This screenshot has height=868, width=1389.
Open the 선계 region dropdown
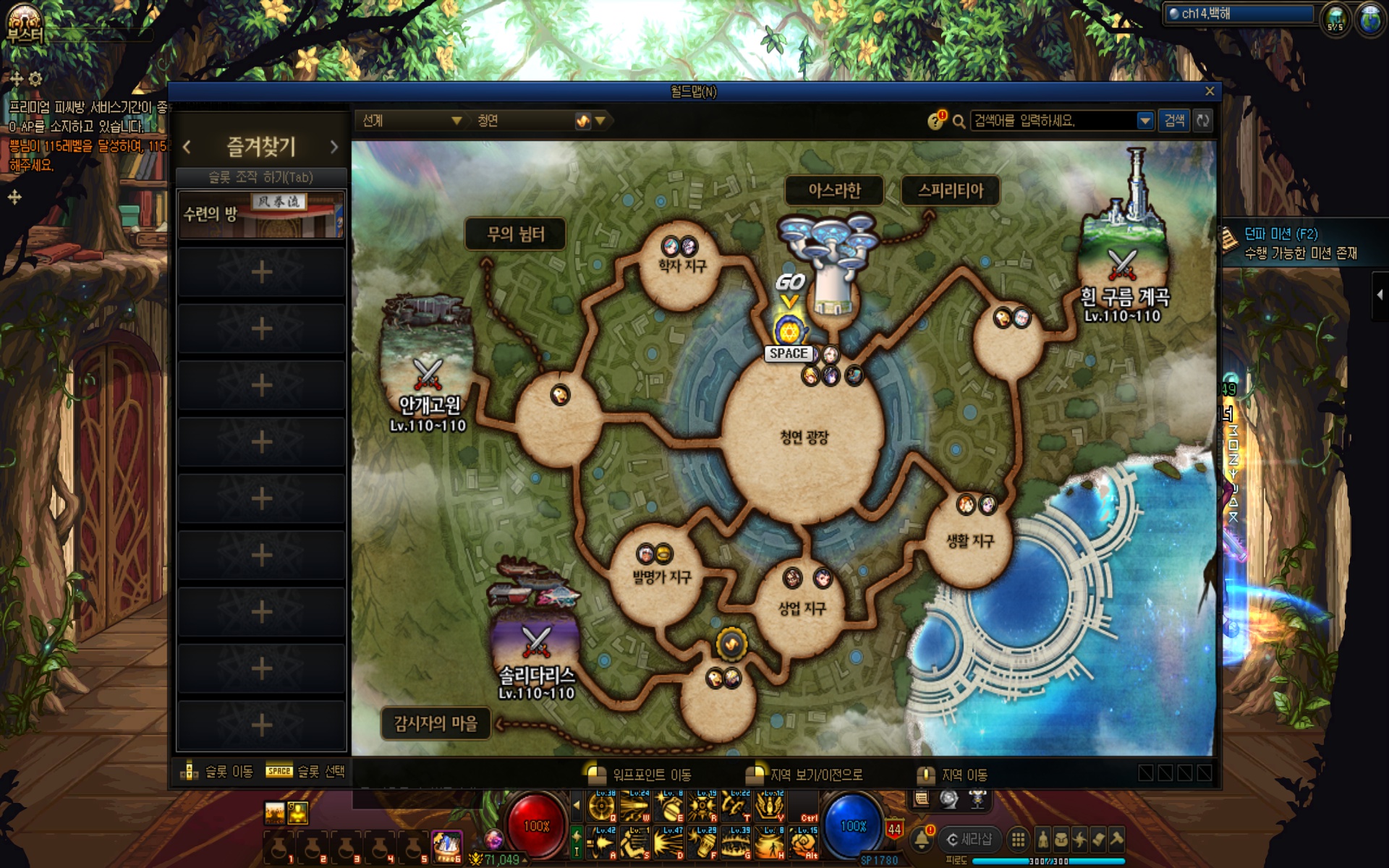(x=411, y=121)
